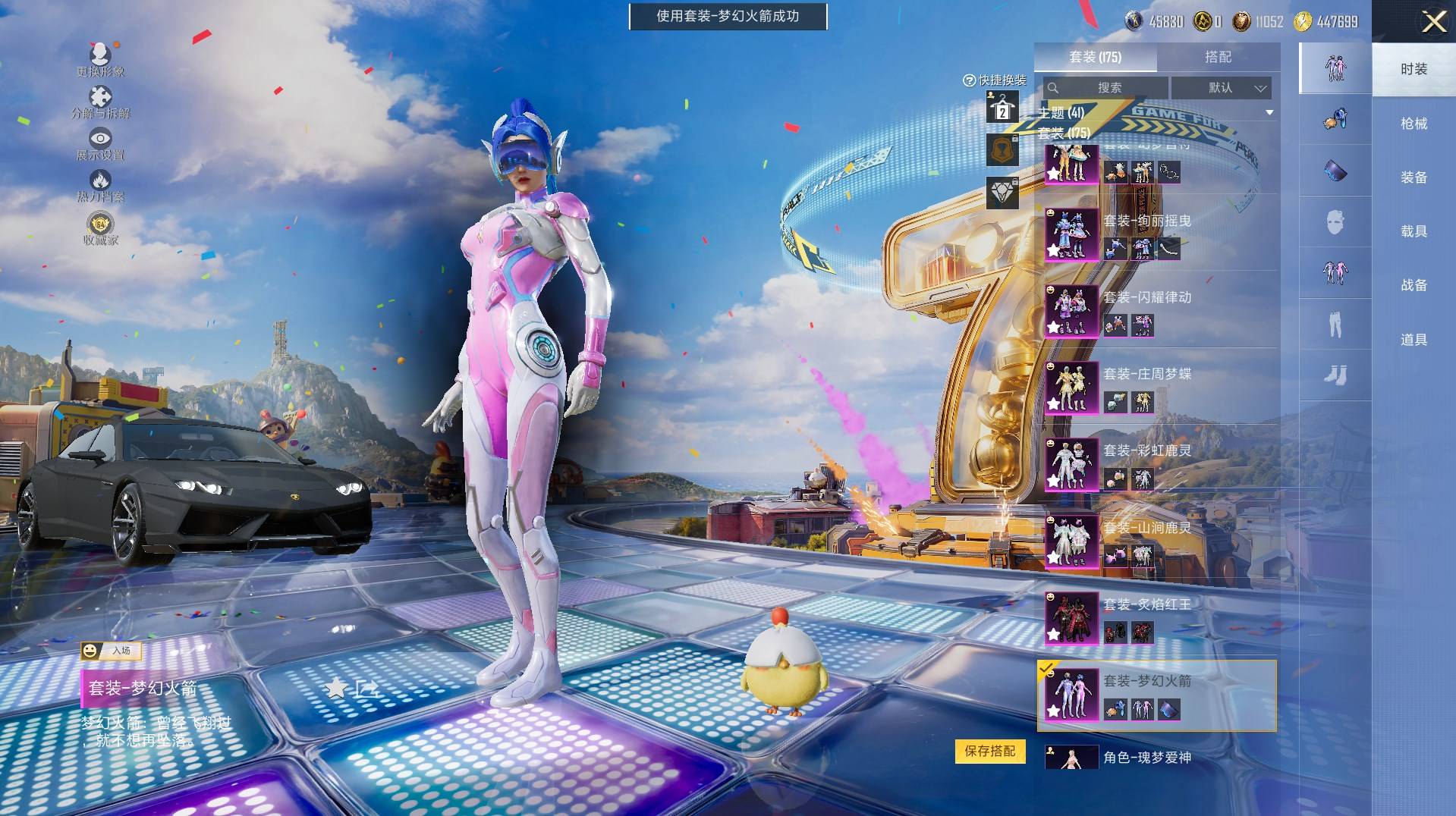Open 更换形象 character change

[100, 59]
